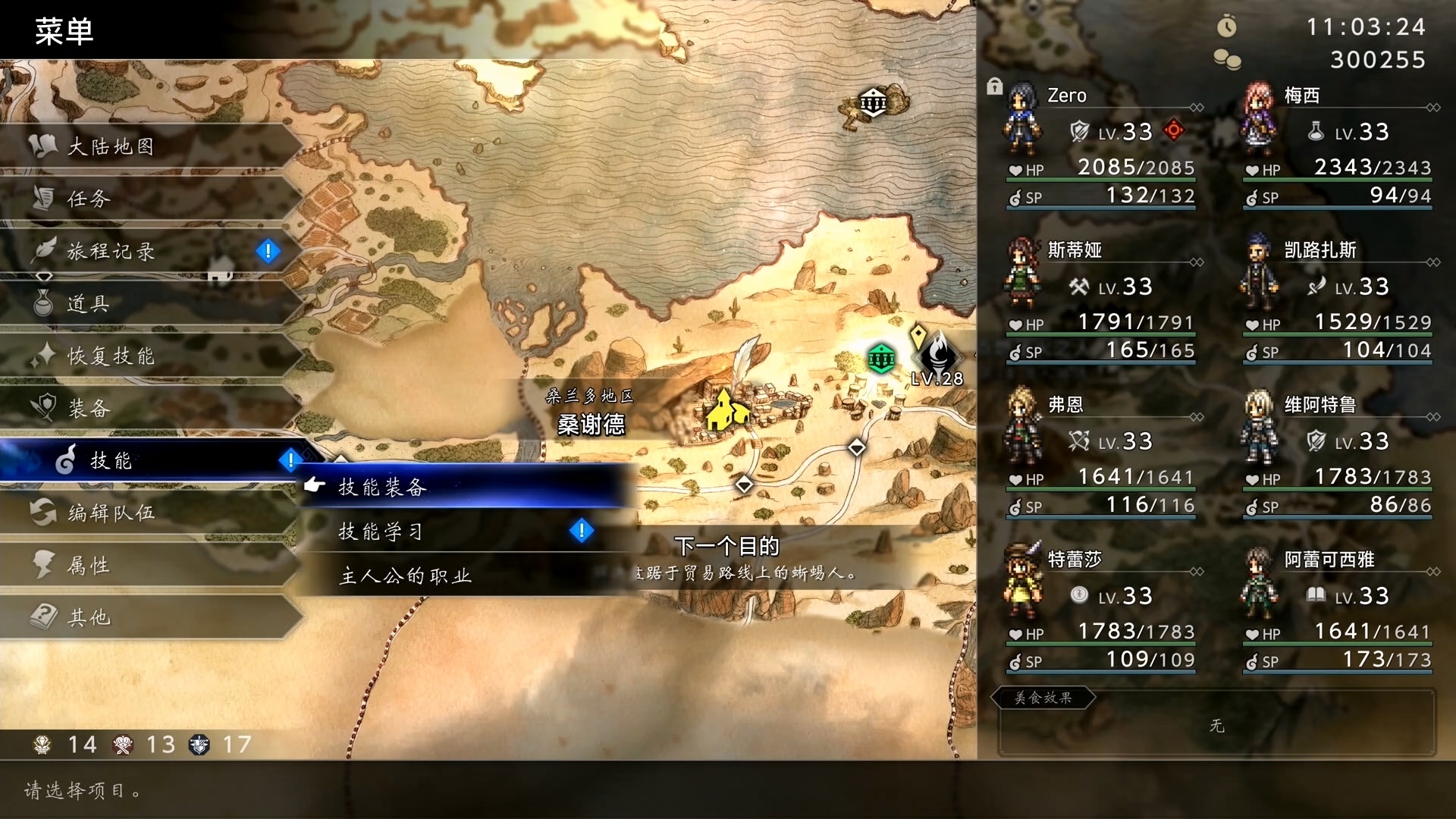This screenshot has width=1456, height=819.
Task: Open the 恢复技能 recovery skills entry
Action: 111,356
